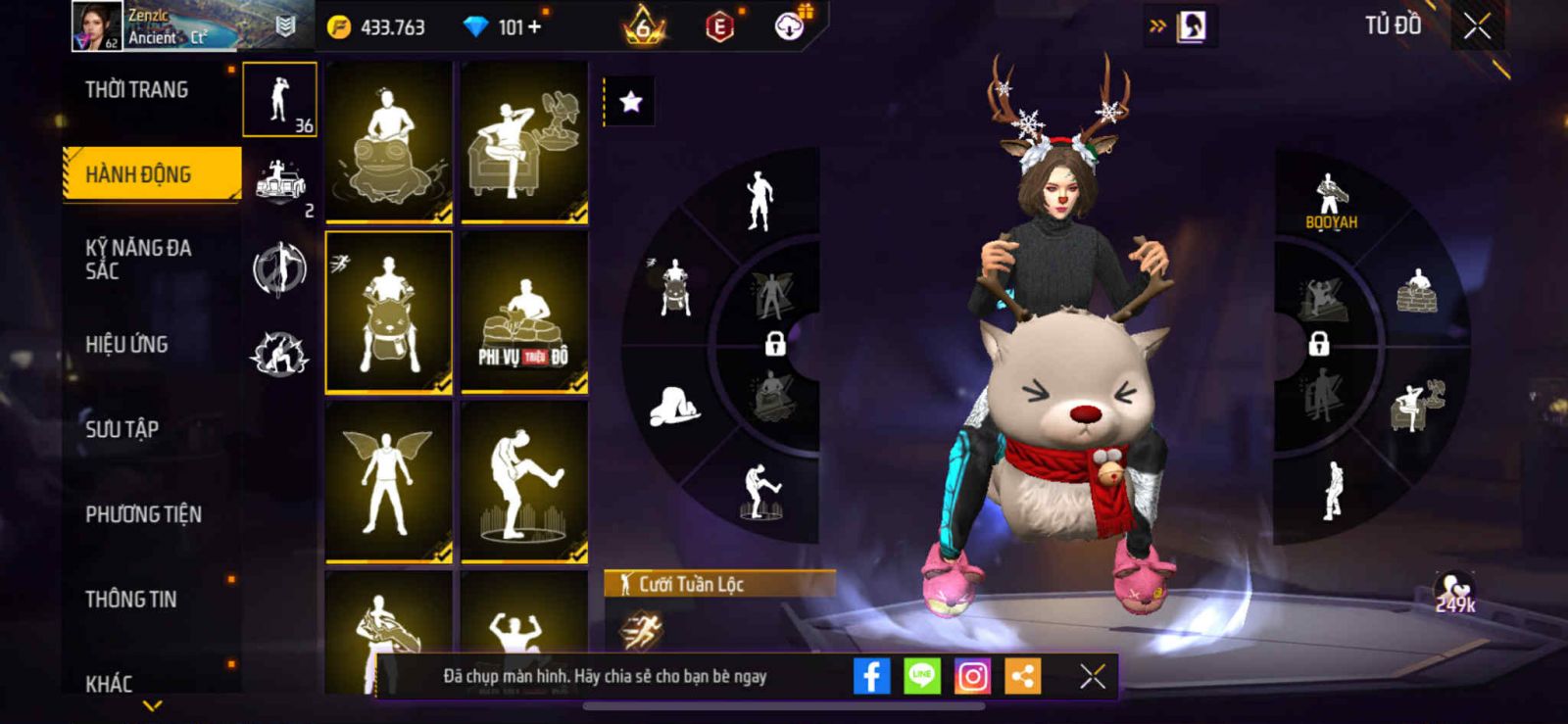Choose the frog-riding emote tile

tap(389, 142)
